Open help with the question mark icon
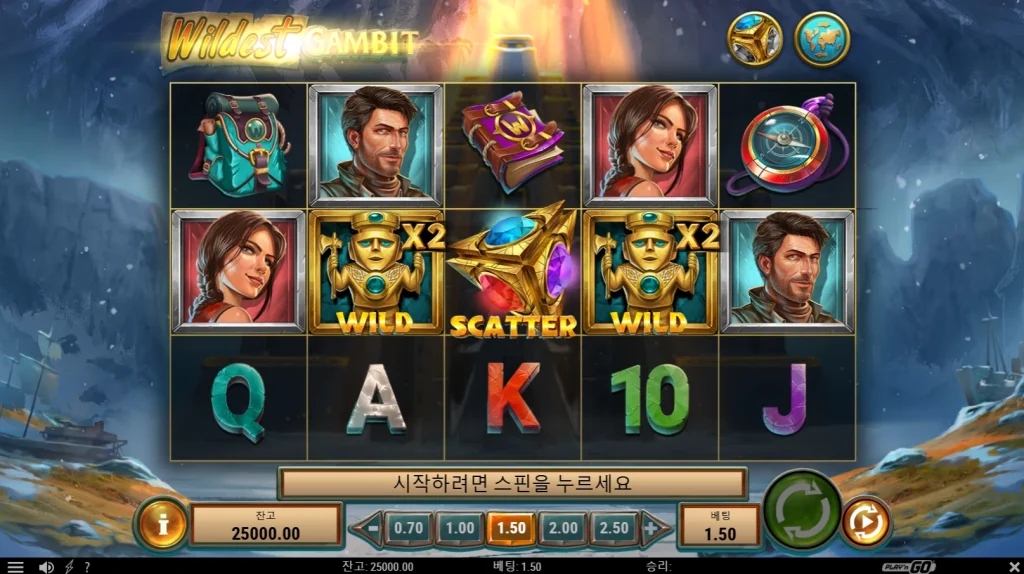Image resolution: width=1024 pixels, height=574 pixels. click(x=87, y=567)
